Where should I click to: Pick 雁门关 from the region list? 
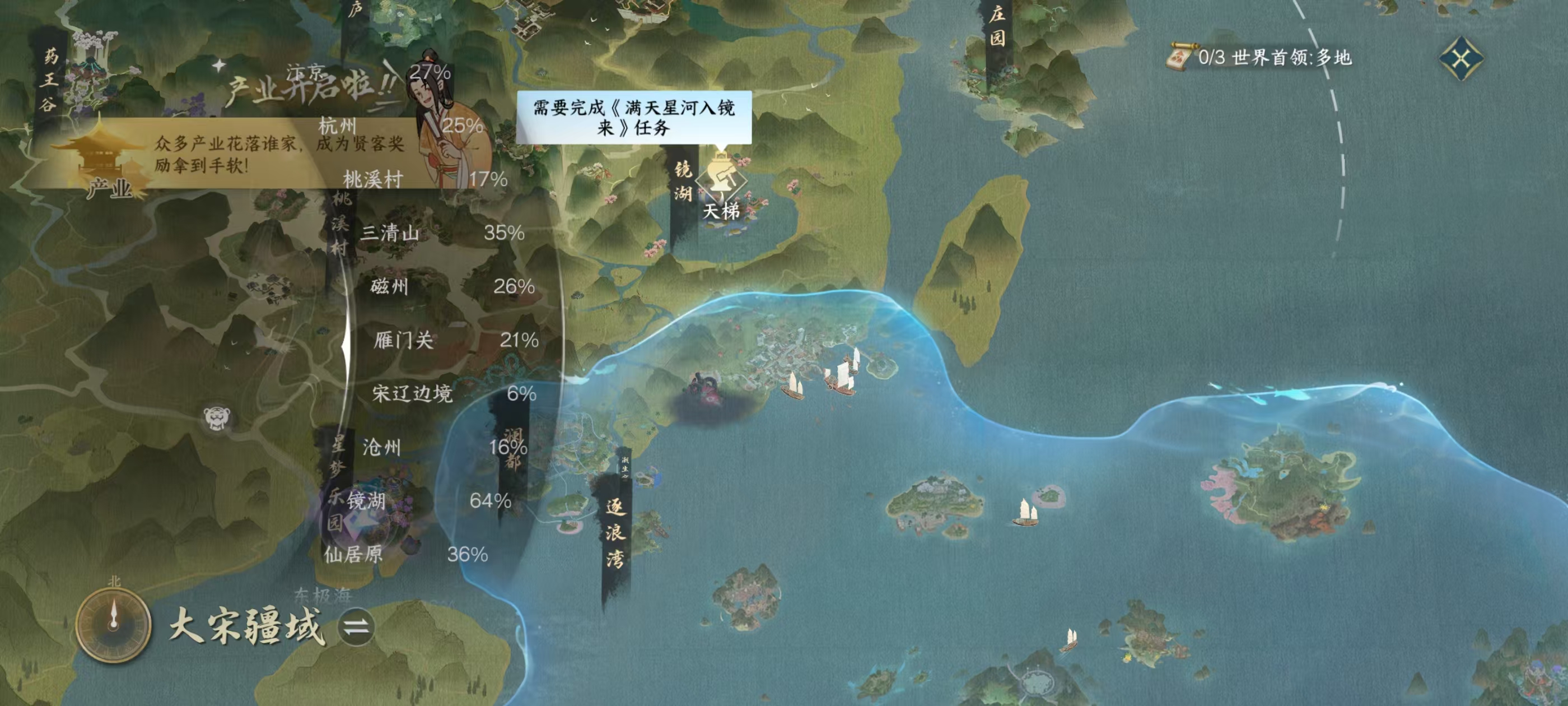tap(404, 340)
